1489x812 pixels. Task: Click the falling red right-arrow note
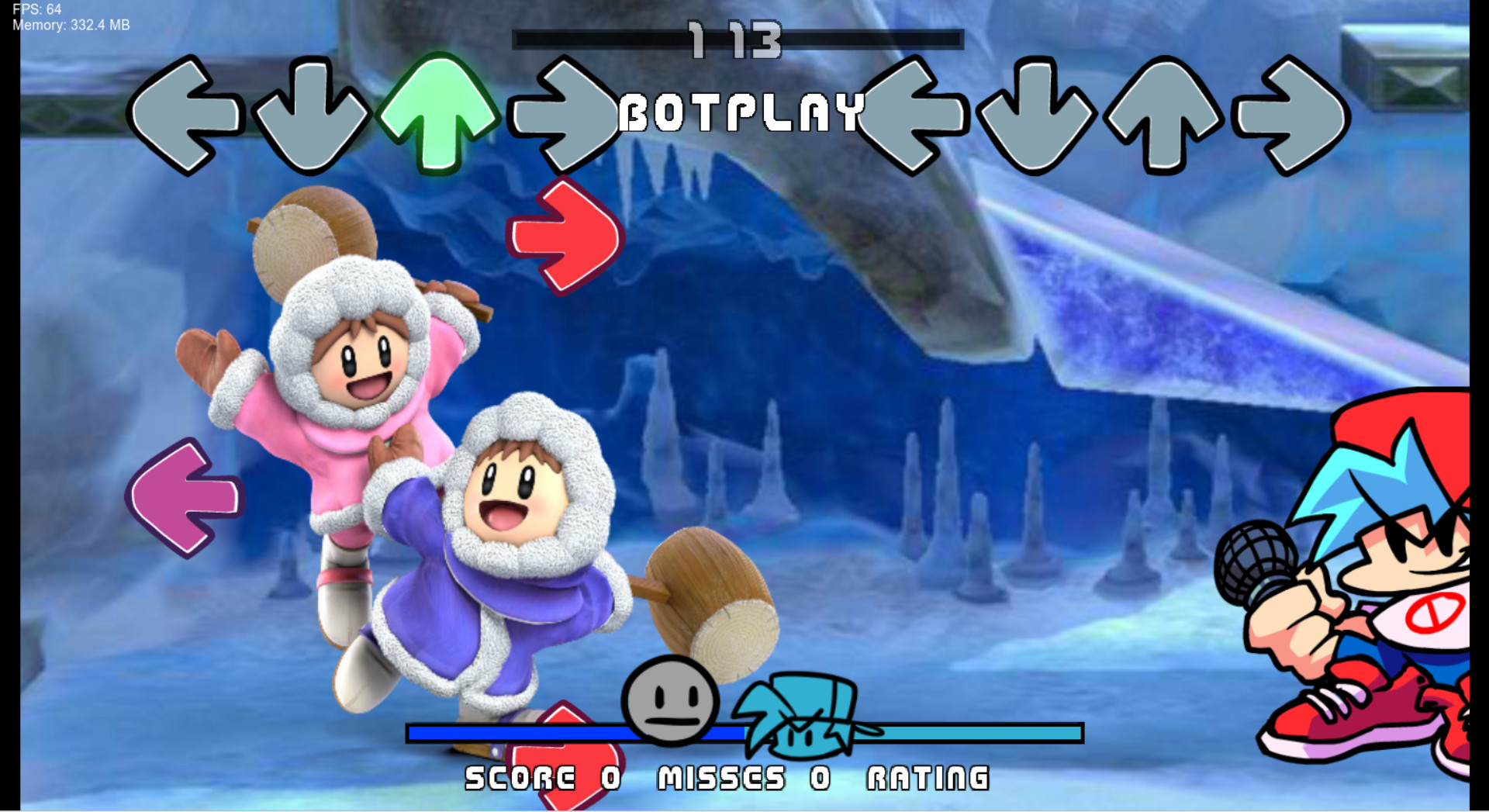click(x=566, y=237)
